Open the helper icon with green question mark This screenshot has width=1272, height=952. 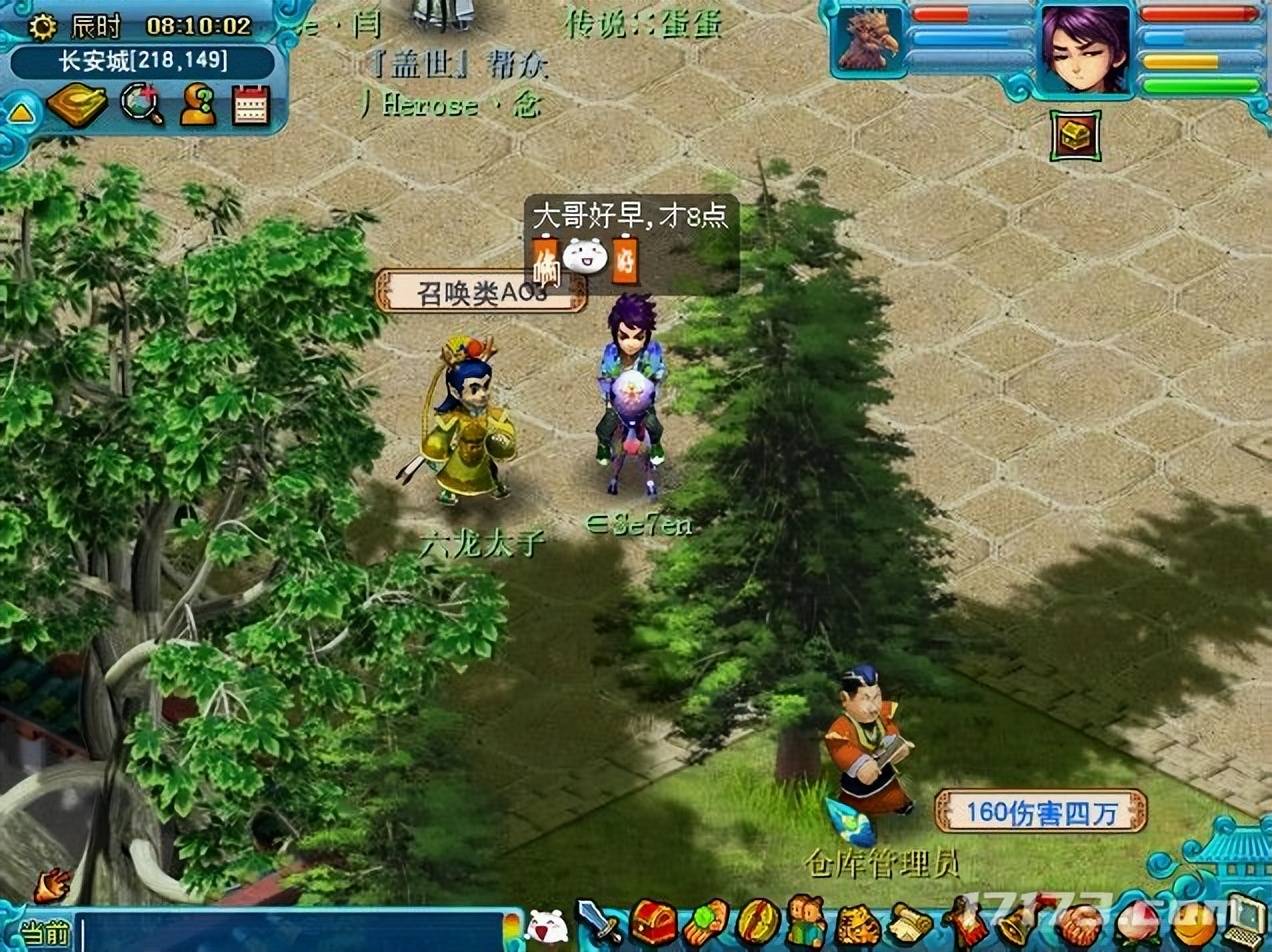point(197,105)
